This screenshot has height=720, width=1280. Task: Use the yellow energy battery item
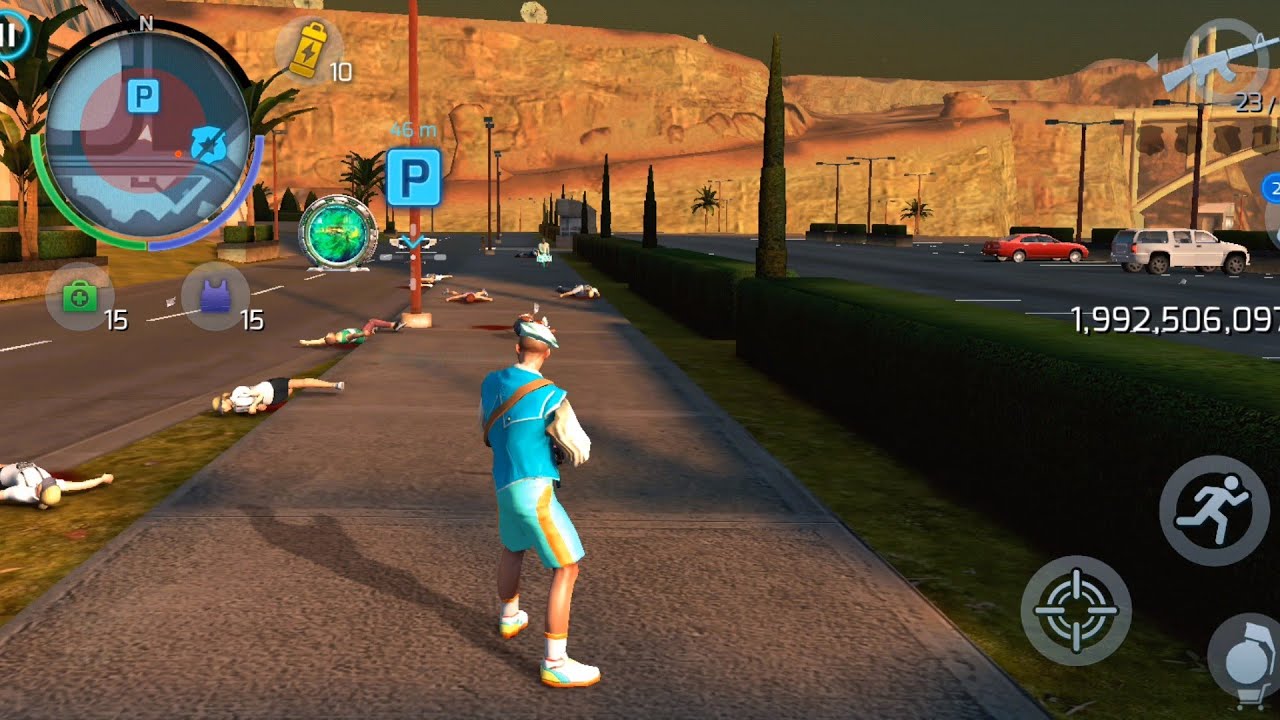(308, 50)
